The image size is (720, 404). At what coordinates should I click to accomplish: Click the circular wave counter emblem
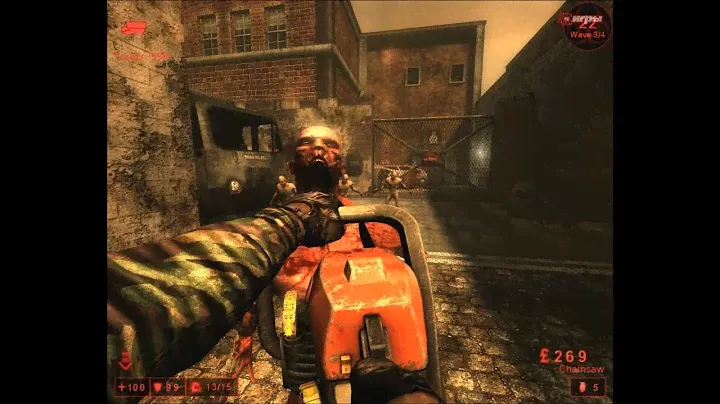click(590, 22)
